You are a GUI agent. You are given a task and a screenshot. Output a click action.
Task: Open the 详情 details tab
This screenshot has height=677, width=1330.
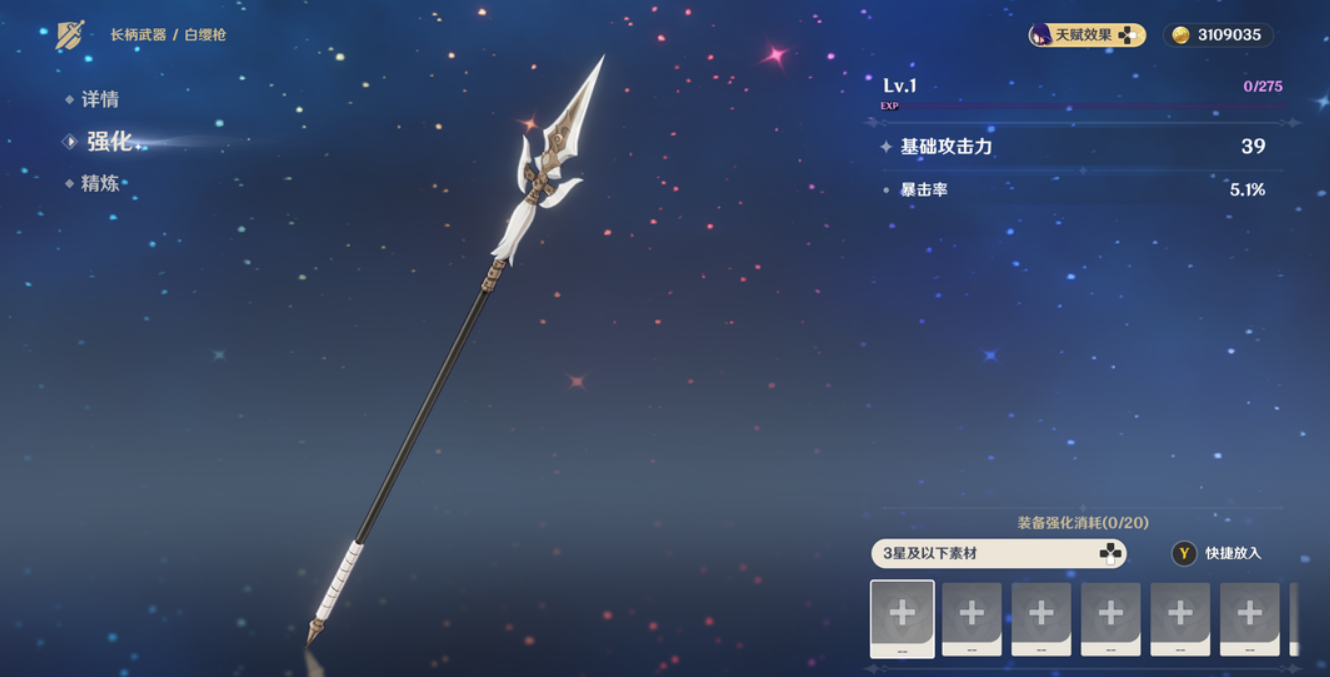coord(99,99)
